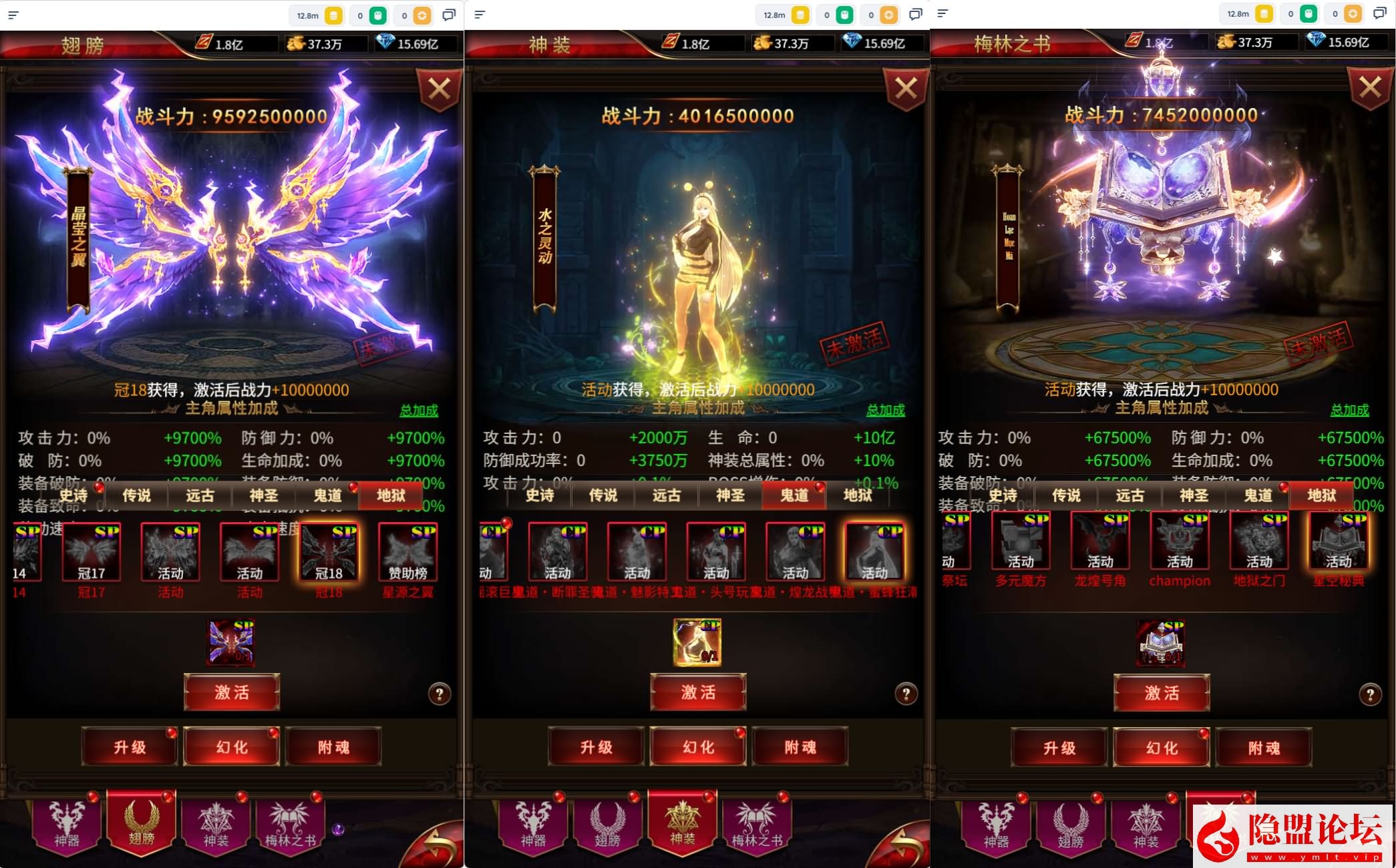The height and width of the screenshot is (868, 1396).
Task: Select the SP wing preview above the activate button
Action: pos(232,642)
